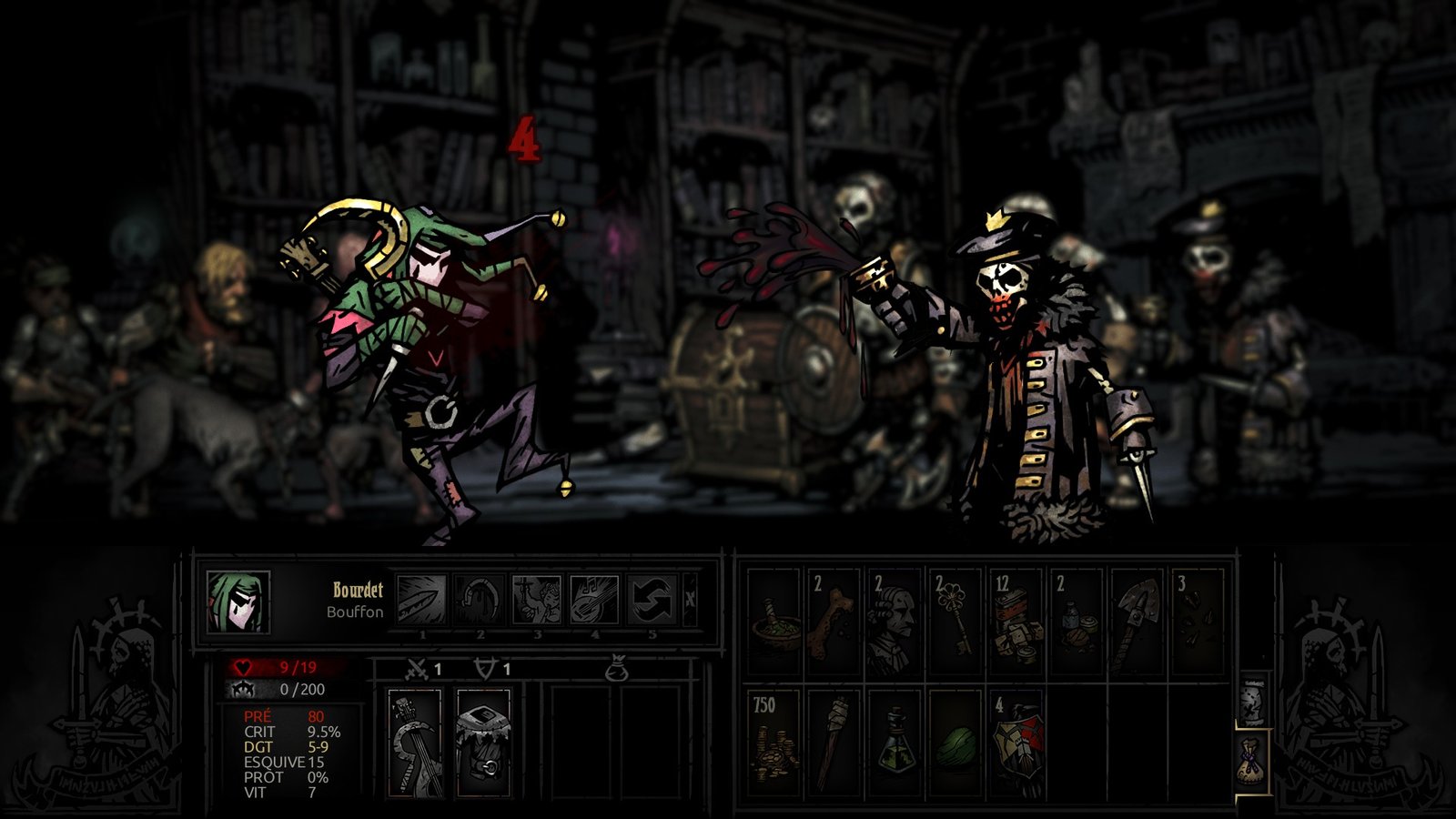The height and width of the screenshot is (819, 1456).
Task: Activate the lute ballad skill
Action: (x=594, y=600)
